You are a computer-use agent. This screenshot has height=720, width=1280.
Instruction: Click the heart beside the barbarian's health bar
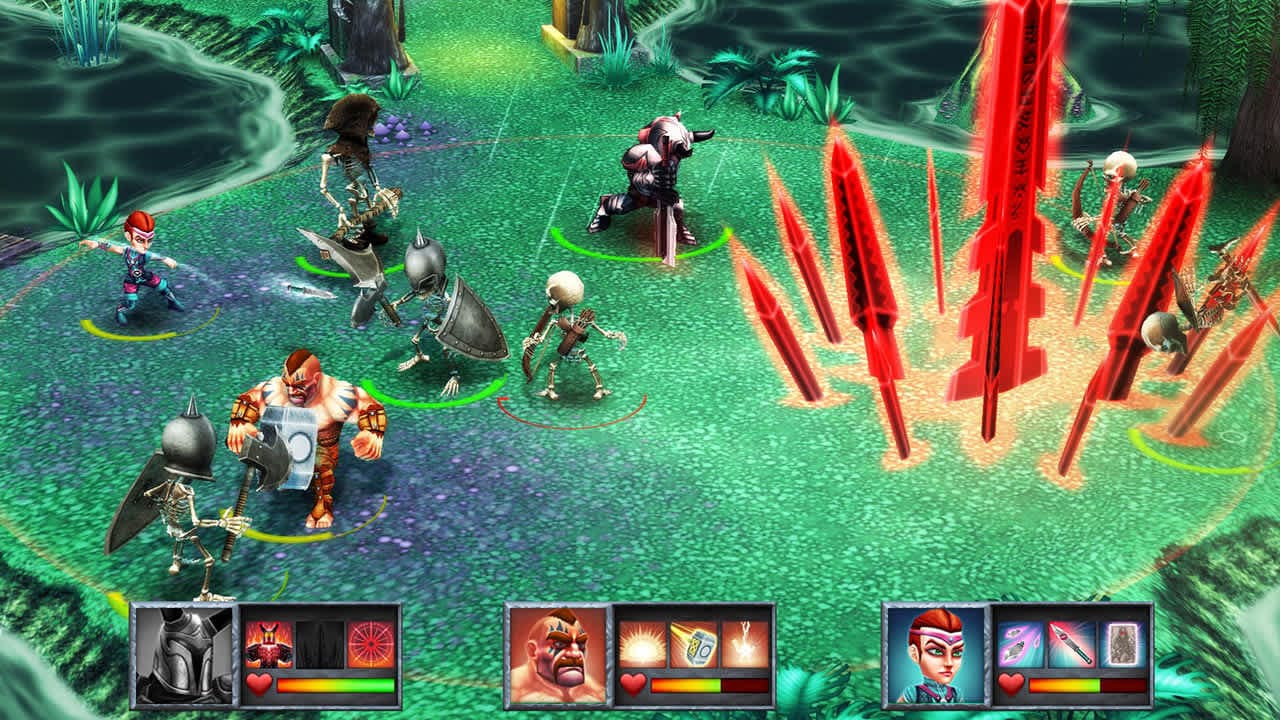pos(632,684)
